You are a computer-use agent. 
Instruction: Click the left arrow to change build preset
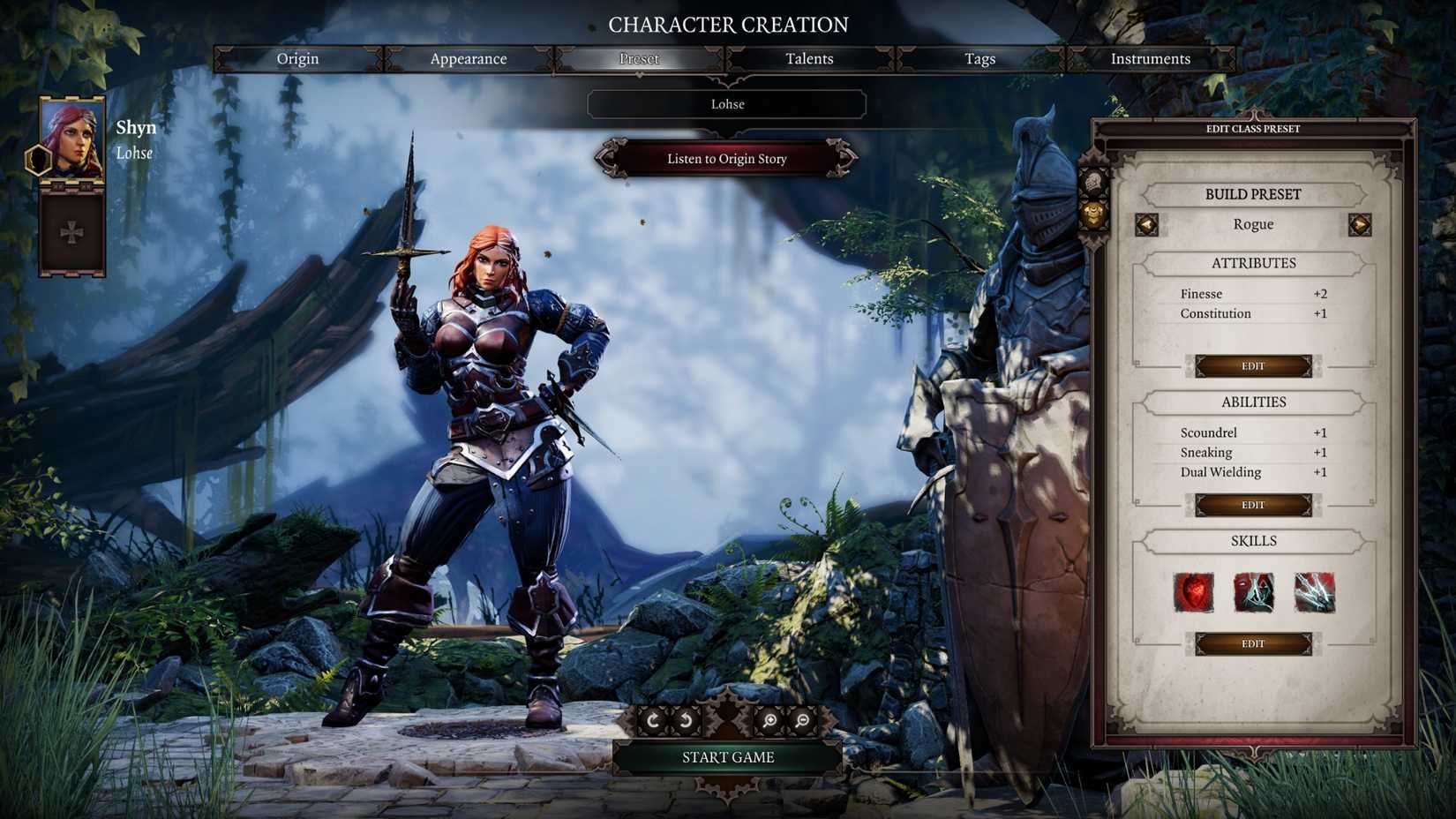(x=1147, y=224)
